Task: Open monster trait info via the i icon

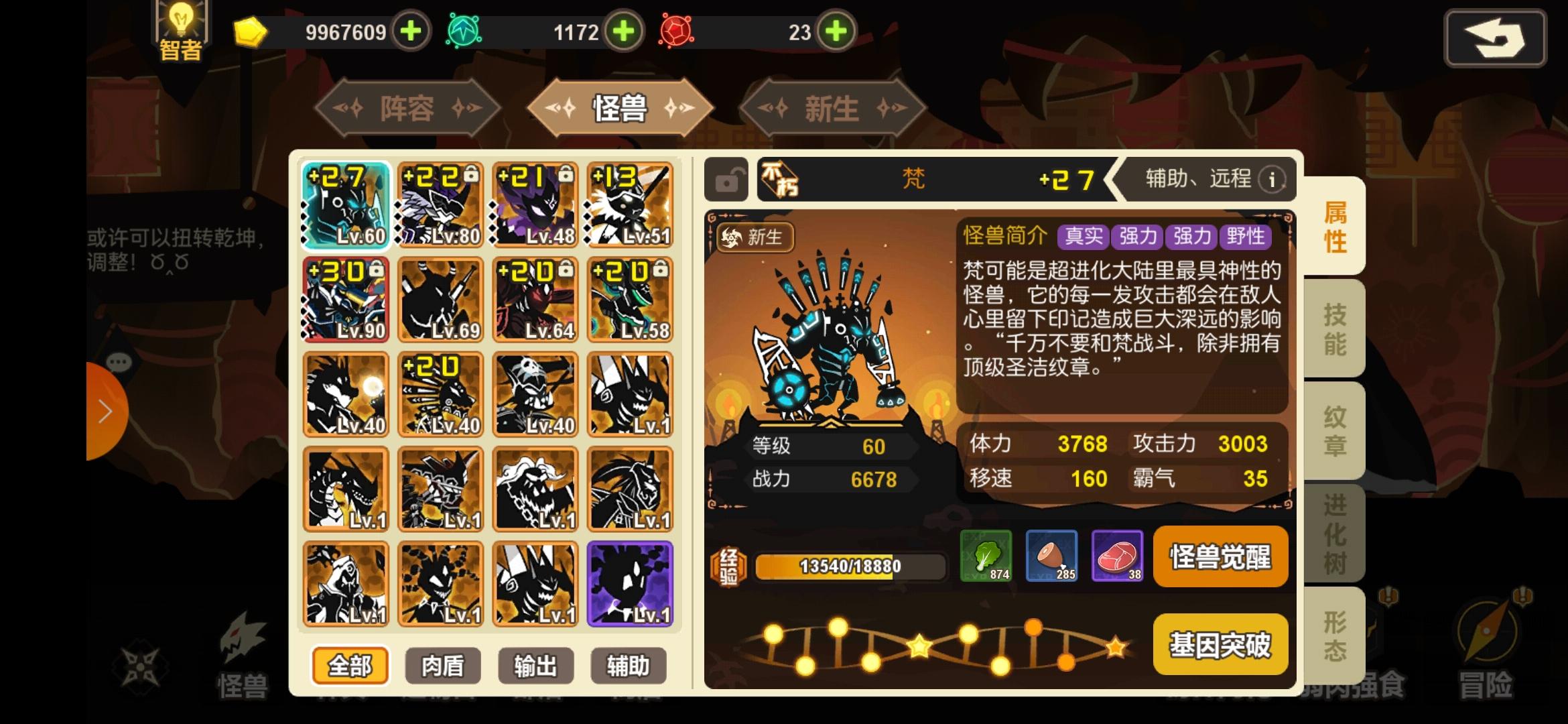Action: coord(1271,180)
